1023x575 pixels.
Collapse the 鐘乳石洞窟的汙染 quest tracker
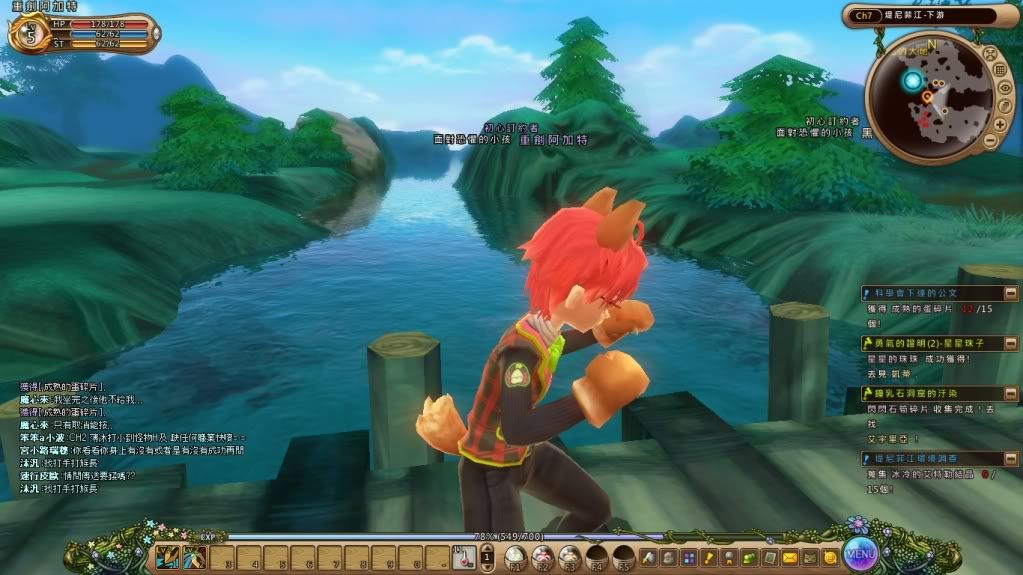coord(1010,393)
